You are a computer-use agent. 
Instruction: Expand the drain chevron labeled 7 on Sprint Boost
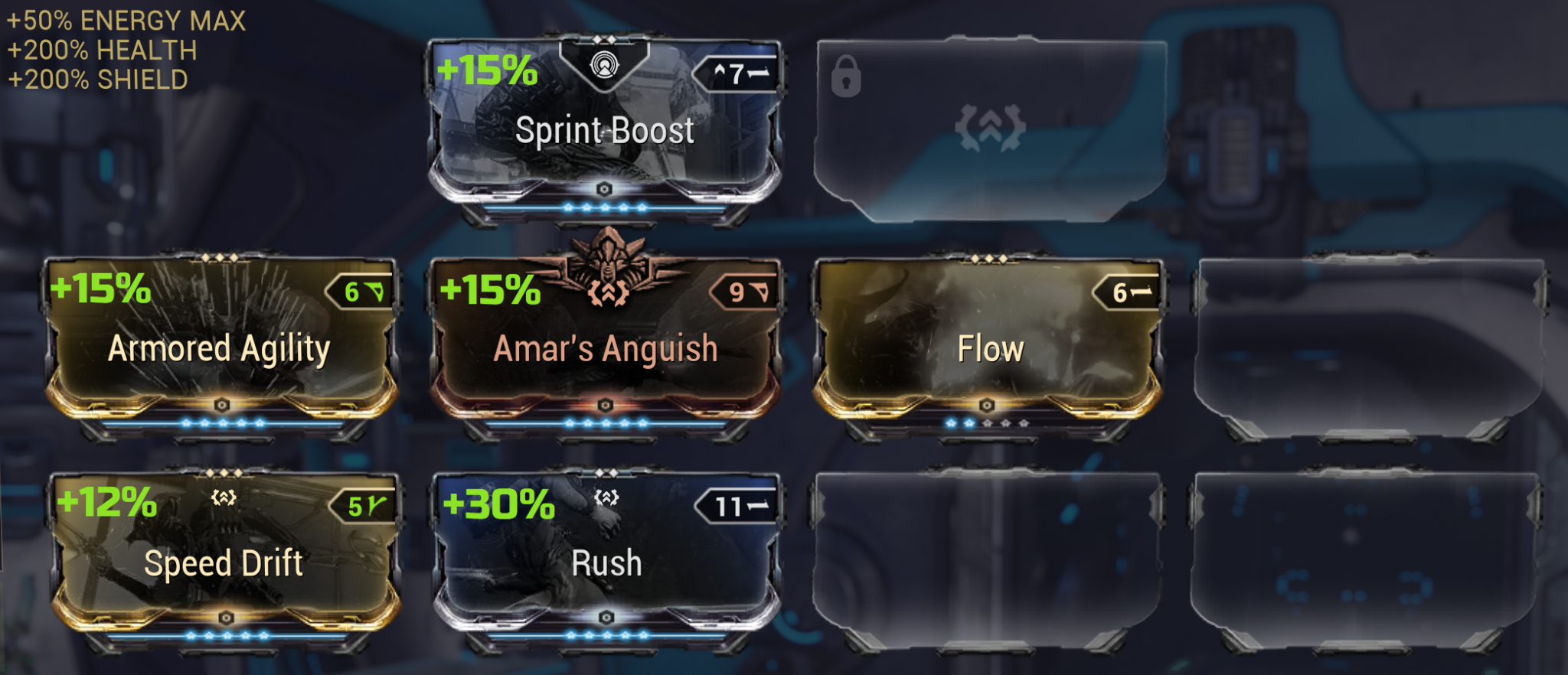739,74
